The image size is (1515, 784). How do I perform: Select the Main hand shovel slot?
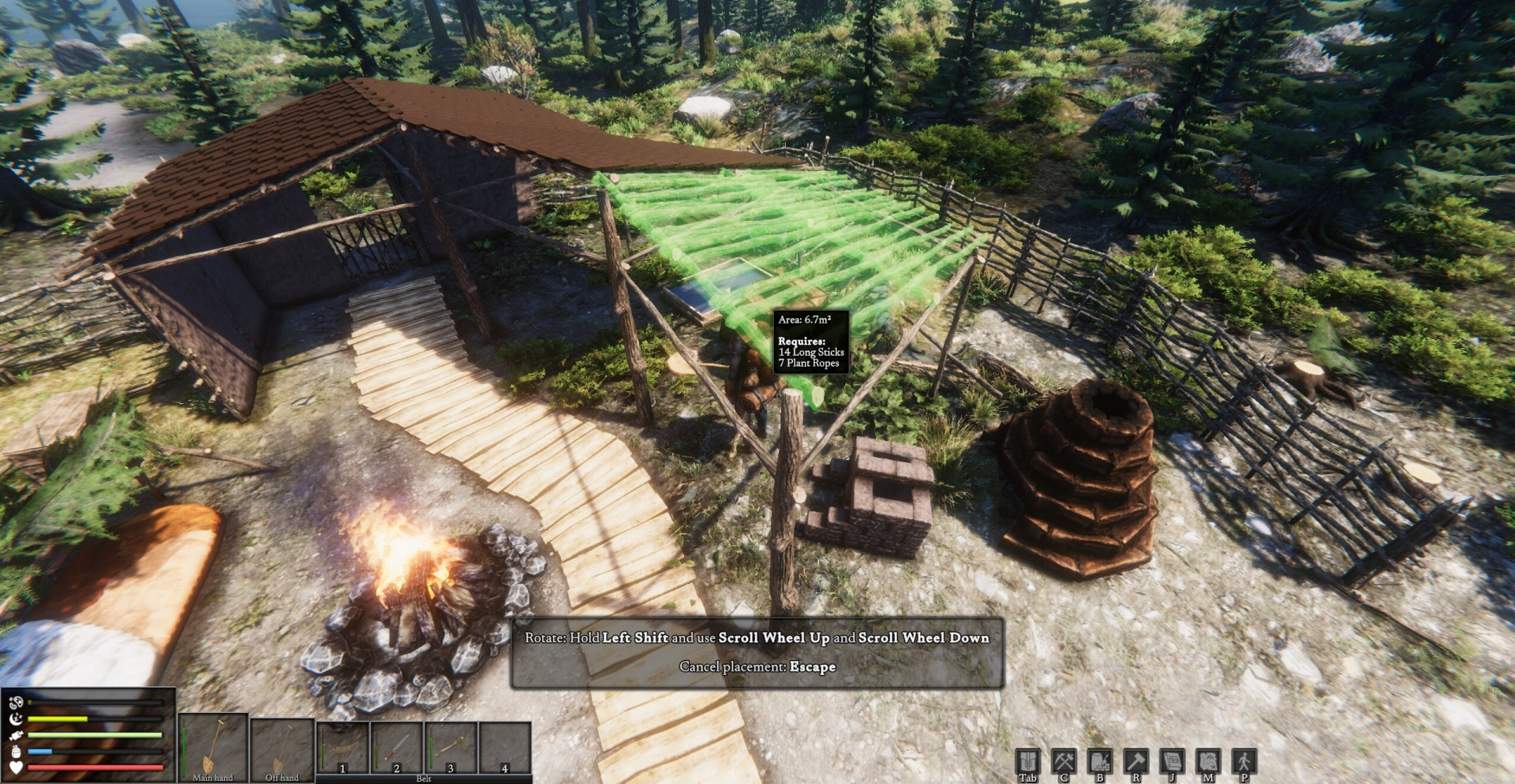click(x=213, y=747)
